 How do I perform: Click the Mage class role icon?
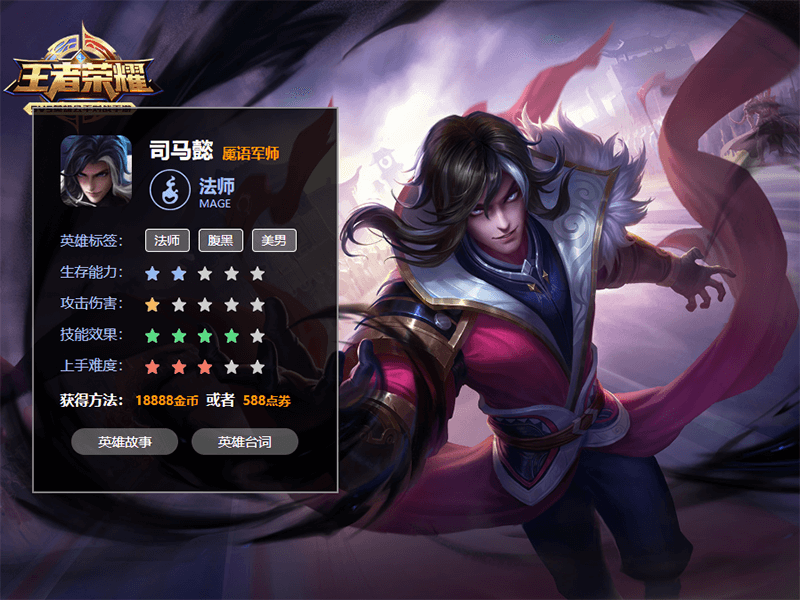[169, 189]
